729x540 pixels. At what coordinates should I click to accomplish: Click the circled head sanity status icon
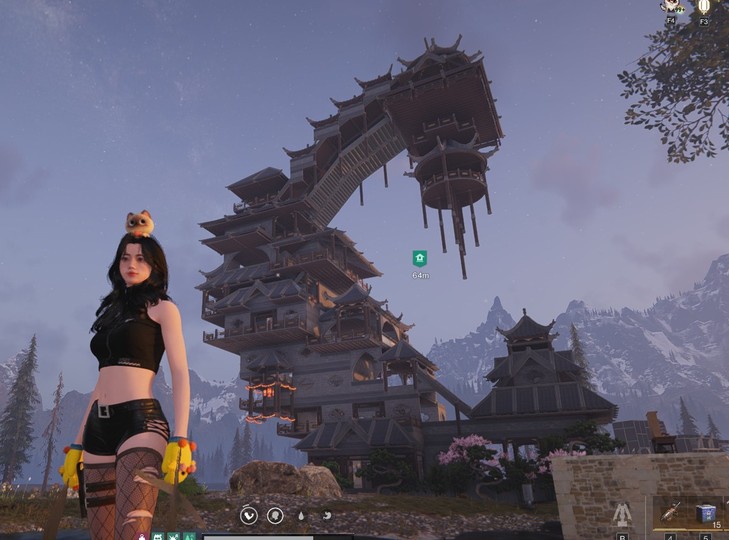(275, 516)
